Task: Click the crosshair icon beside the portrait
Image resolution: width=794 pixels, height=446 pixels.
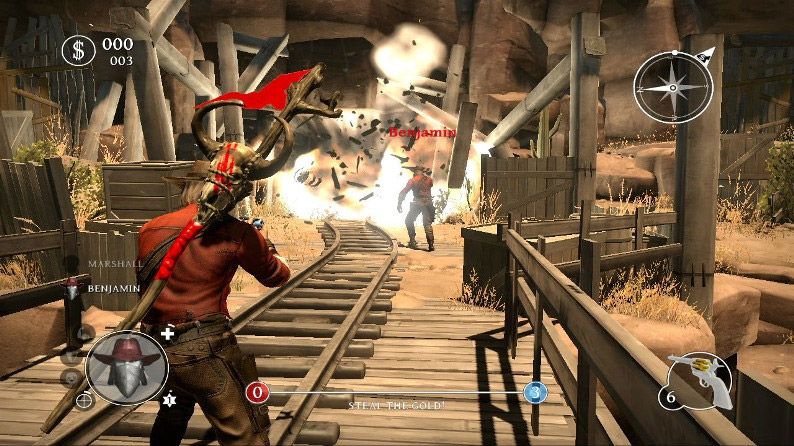Action: 84,400
